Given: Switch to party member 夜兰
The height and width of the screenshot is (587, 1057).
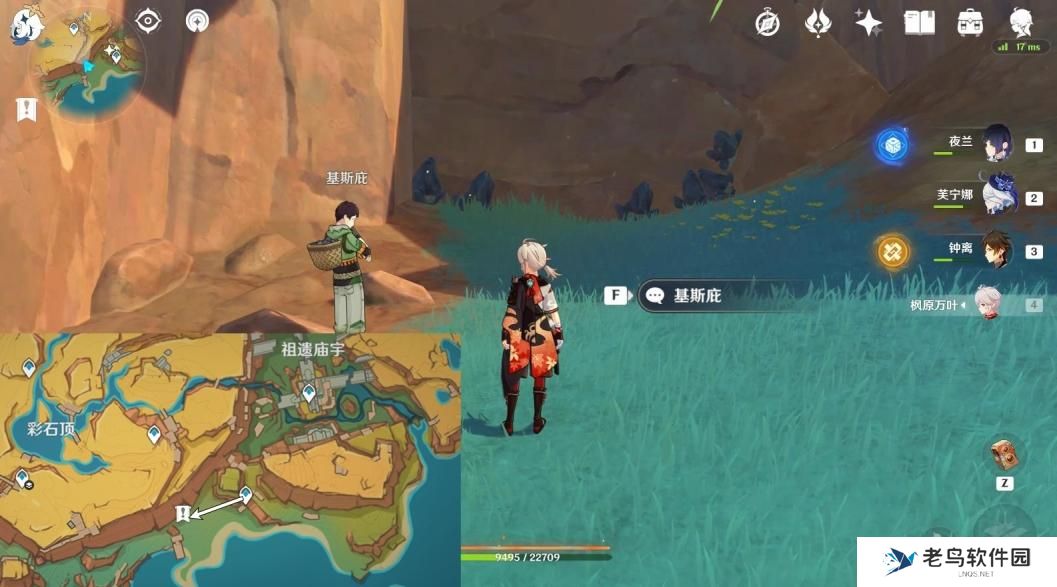Looking at the screenshot, I should pos(997,144).
